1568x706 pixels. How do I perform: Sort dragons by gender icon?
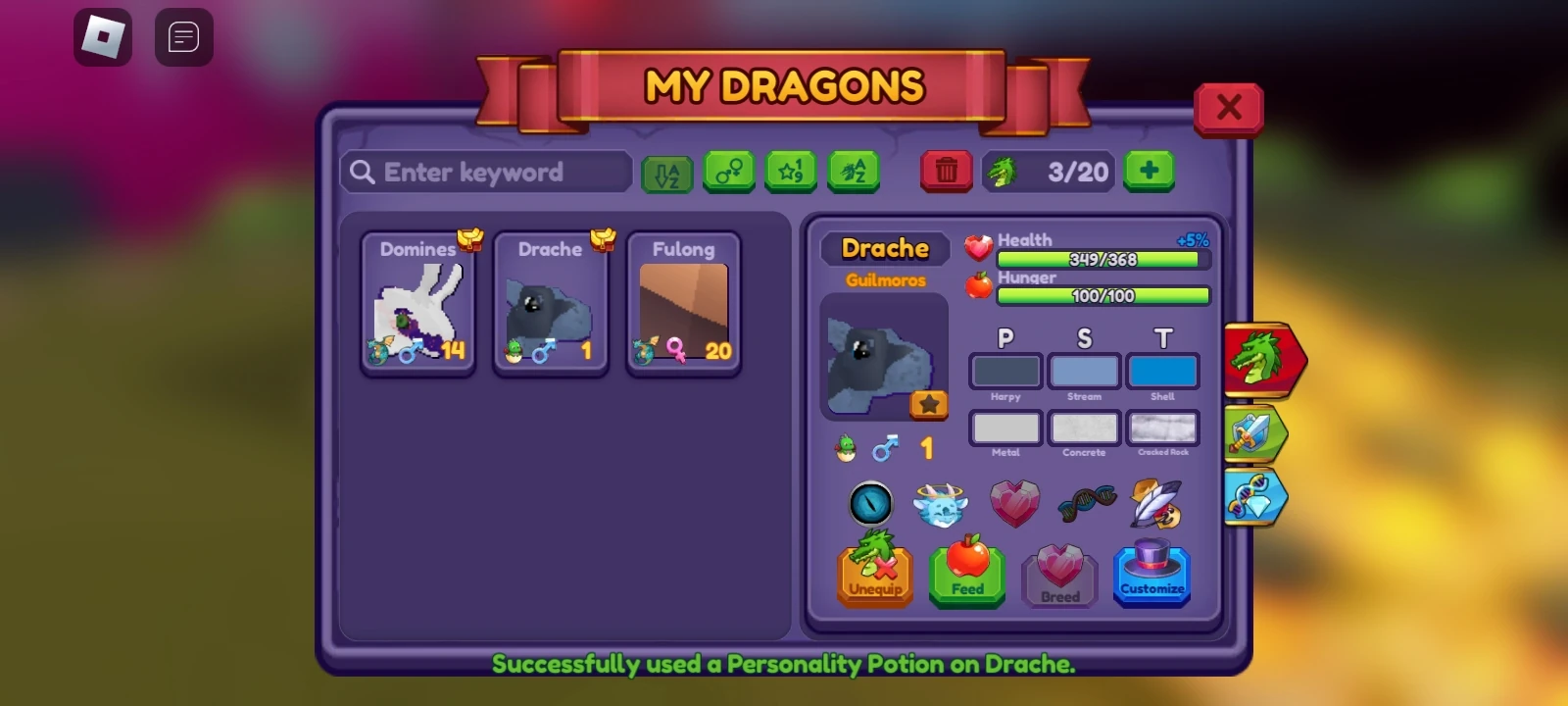point(729,172)
